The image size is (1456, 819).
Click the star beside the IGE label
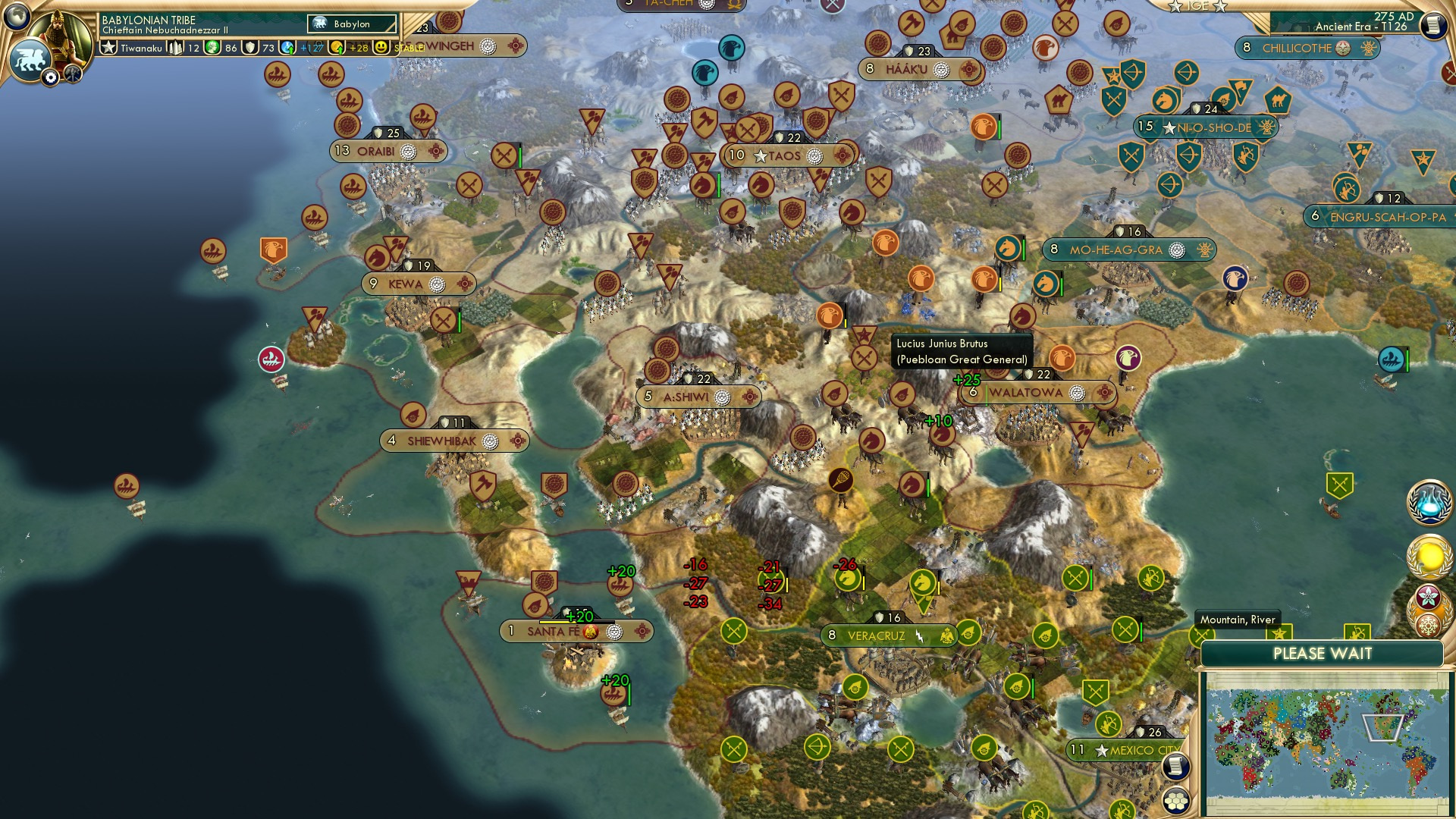(1177, 7)
